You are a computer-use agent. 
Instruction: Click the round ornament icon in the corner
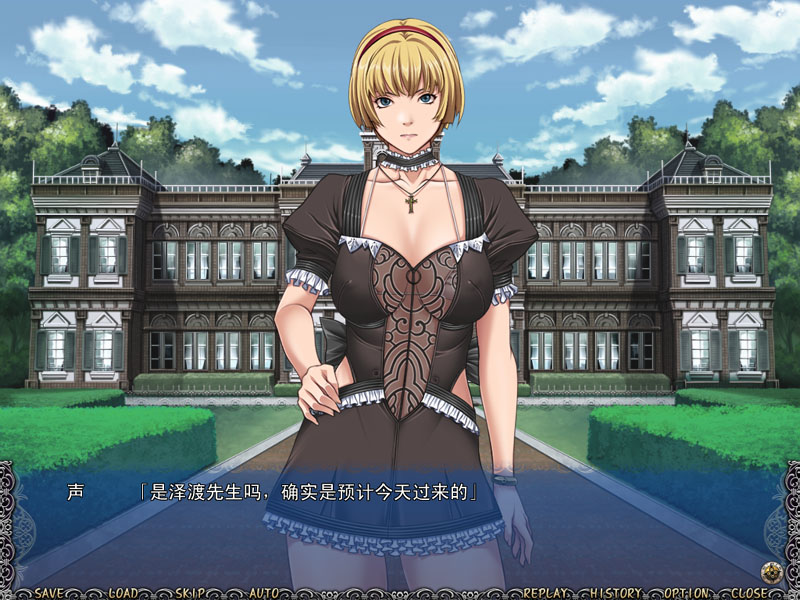770,572
